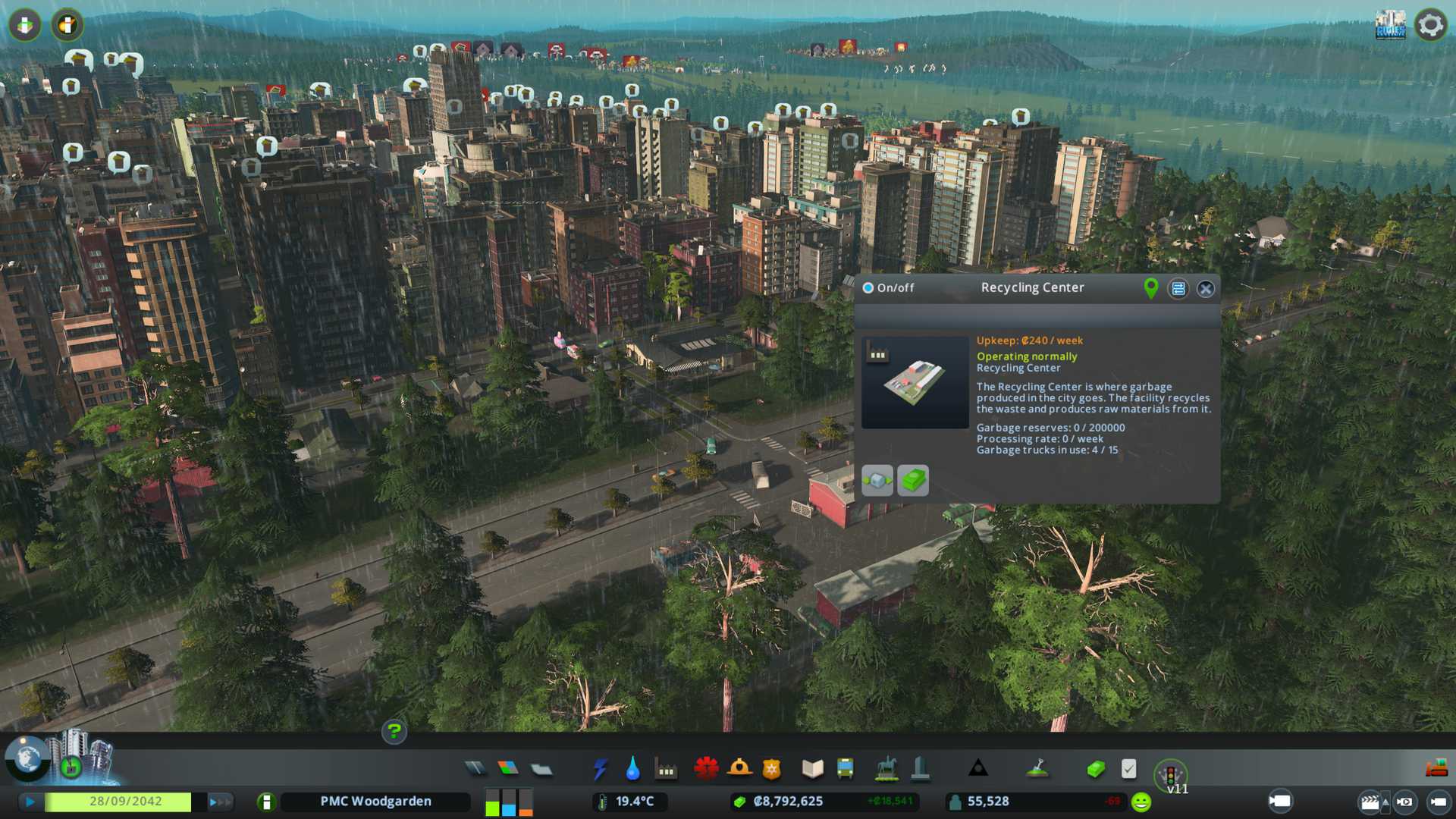Open the green question mark advisor
Viewport: 1456px width, 819px height.
click(x=394, y=731)
